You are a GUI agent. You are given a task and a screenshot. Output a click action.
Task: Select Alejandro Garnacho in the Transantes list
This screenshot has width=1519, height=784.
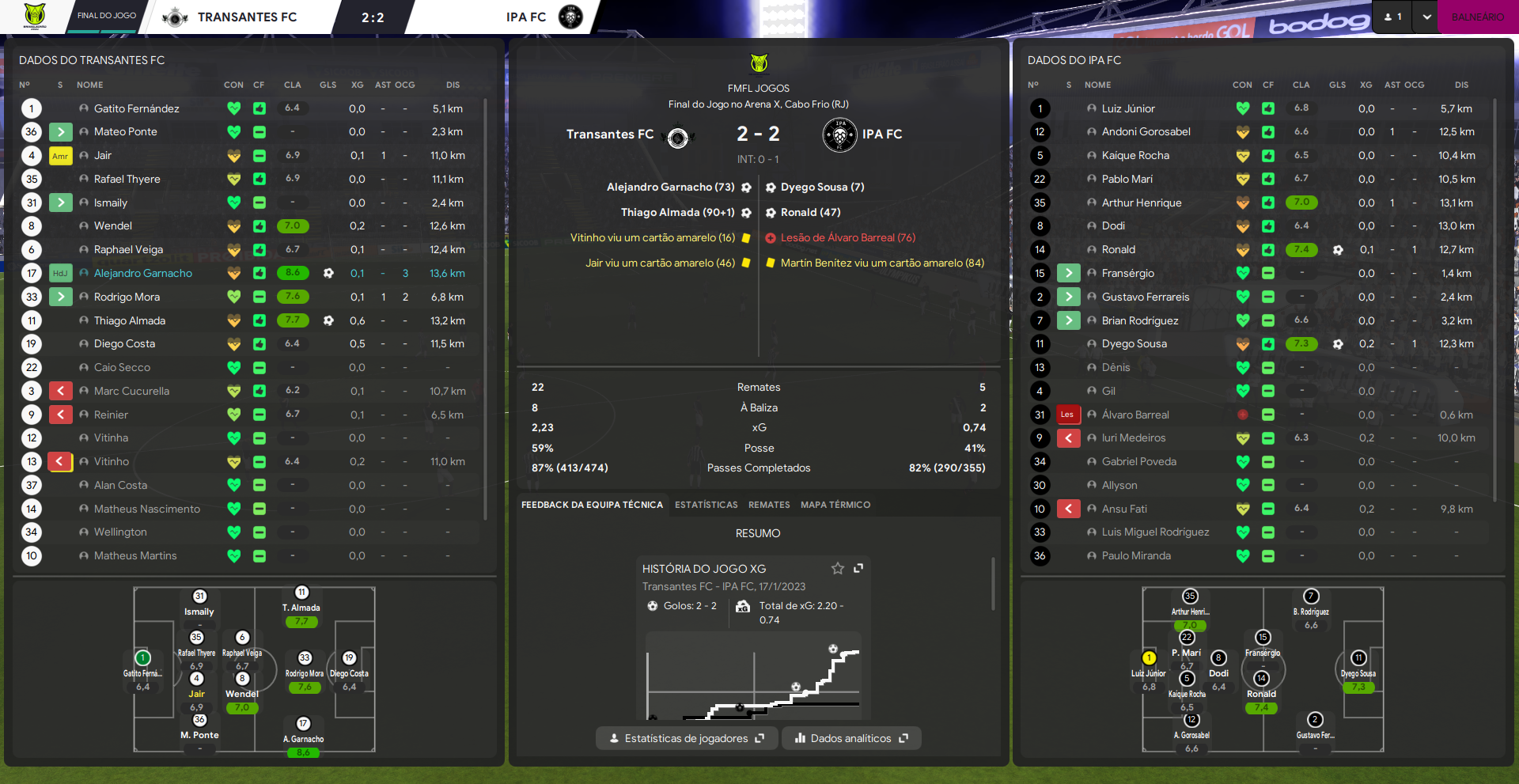[143, 273]
